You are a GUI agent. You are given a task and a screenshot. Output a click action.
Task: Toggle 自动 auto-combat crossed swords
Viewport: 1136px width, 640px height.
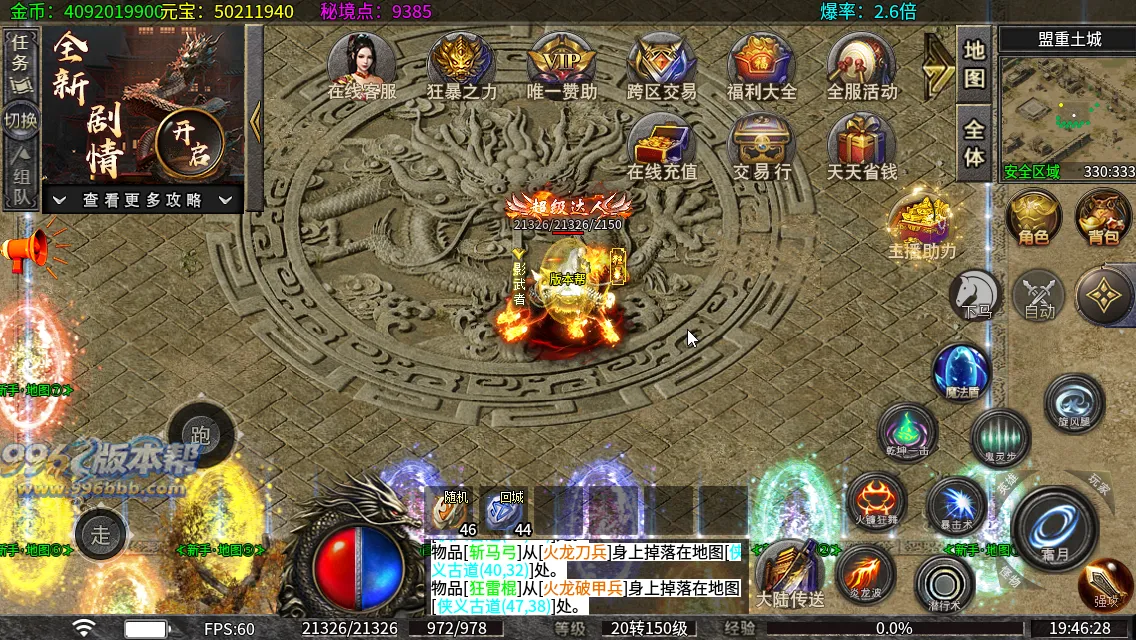1040,295
